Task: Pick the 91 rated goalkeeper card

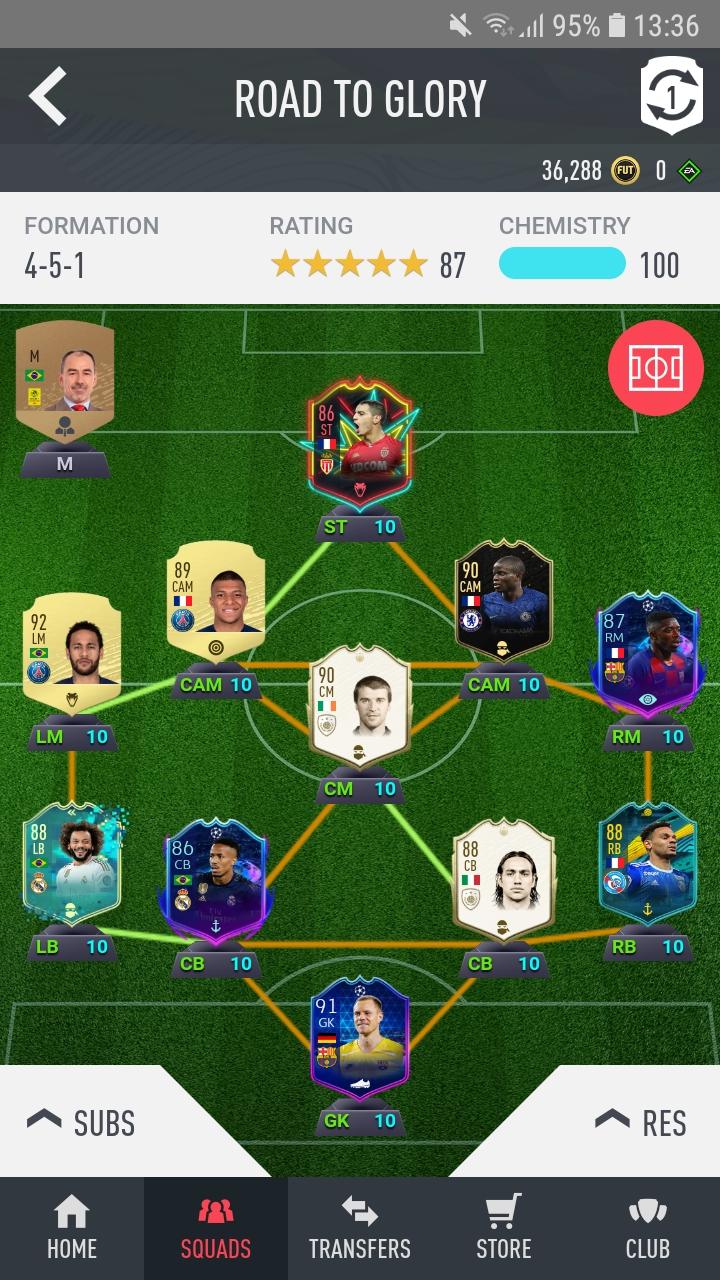Action: (360, 1040)
